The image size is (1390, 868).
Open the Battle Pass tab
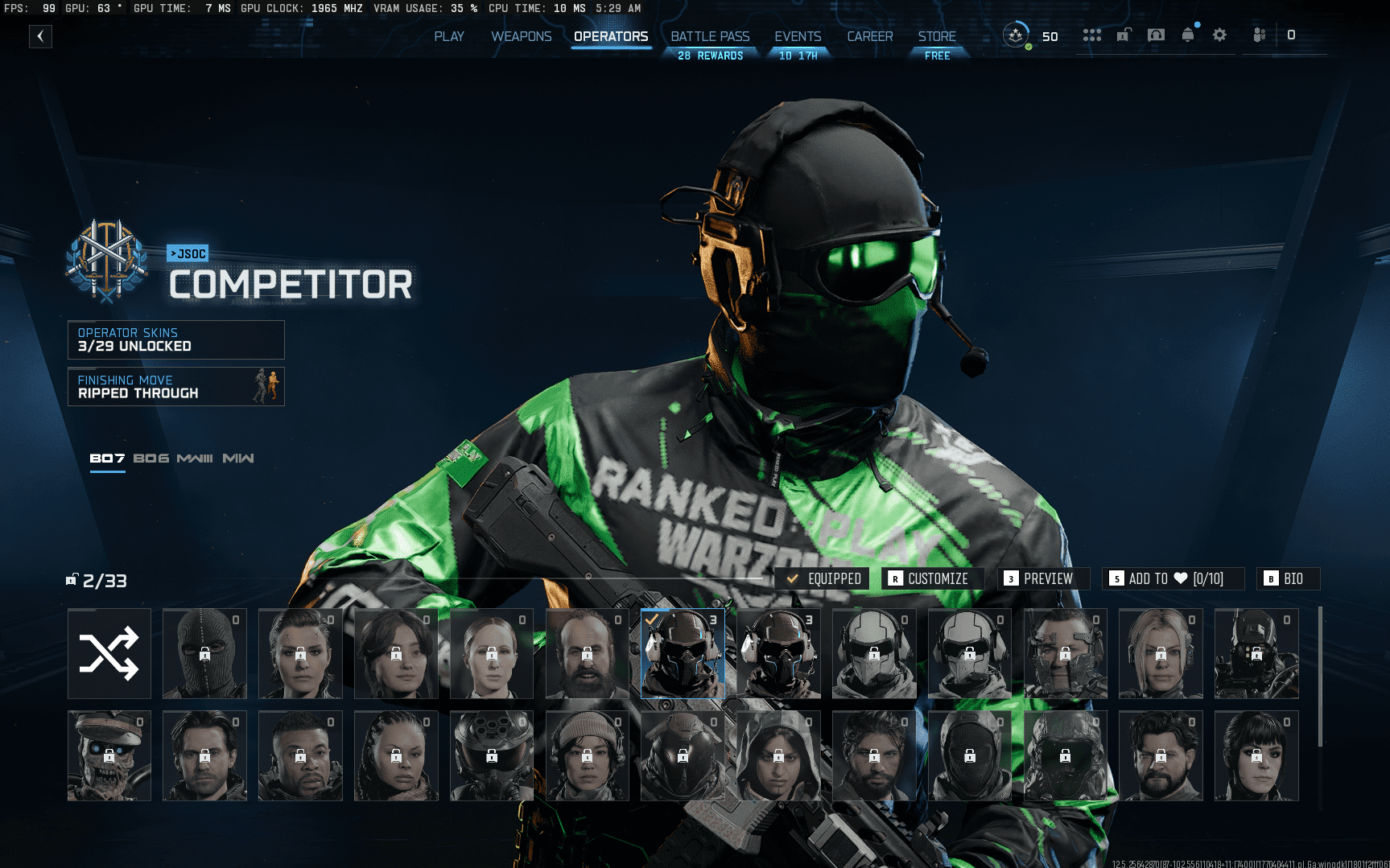point(710,36)
